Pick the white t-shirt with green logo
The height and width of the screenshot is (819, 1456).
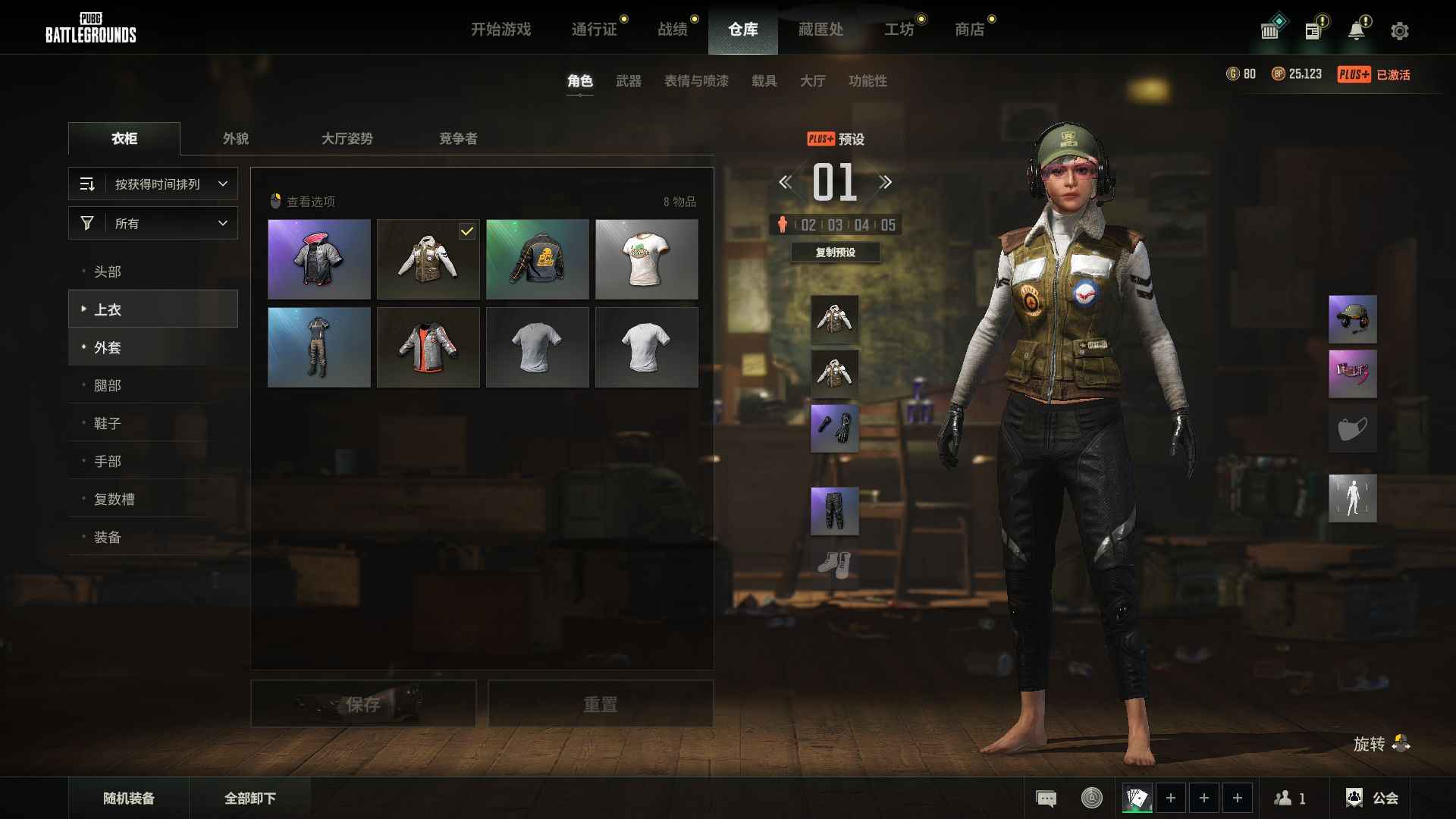pyautogui.click(x=646, y=259)
